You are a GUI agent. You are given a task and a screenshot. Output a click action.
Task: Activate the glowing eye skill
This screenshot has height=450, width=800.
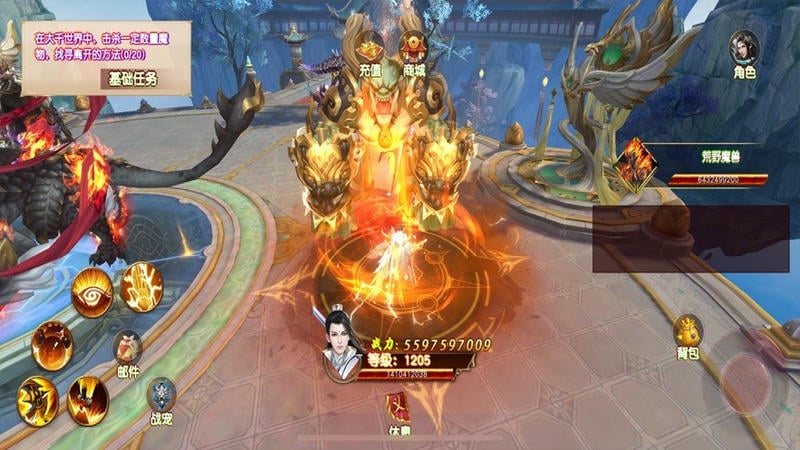click(92, 291)
